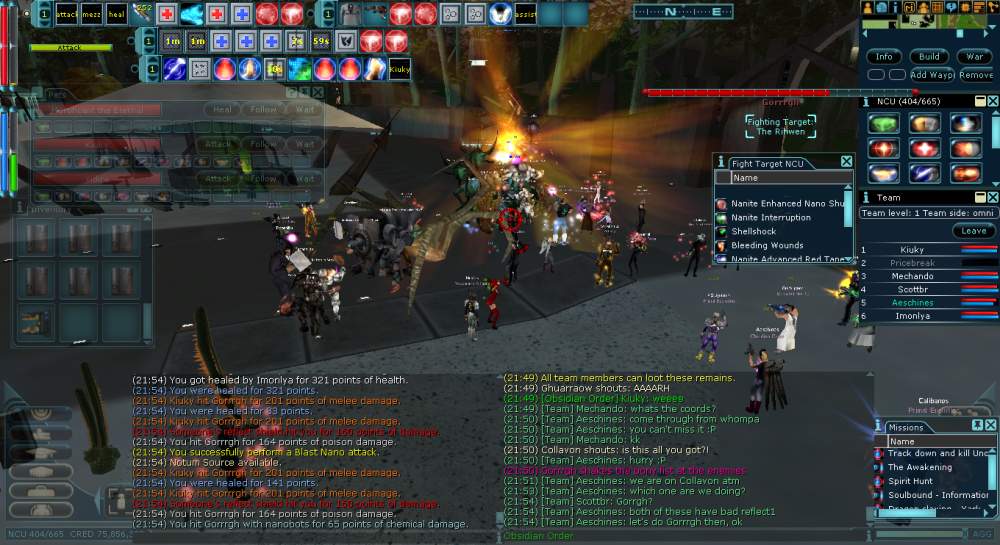Close the NCU window

(x=992, y=101)
